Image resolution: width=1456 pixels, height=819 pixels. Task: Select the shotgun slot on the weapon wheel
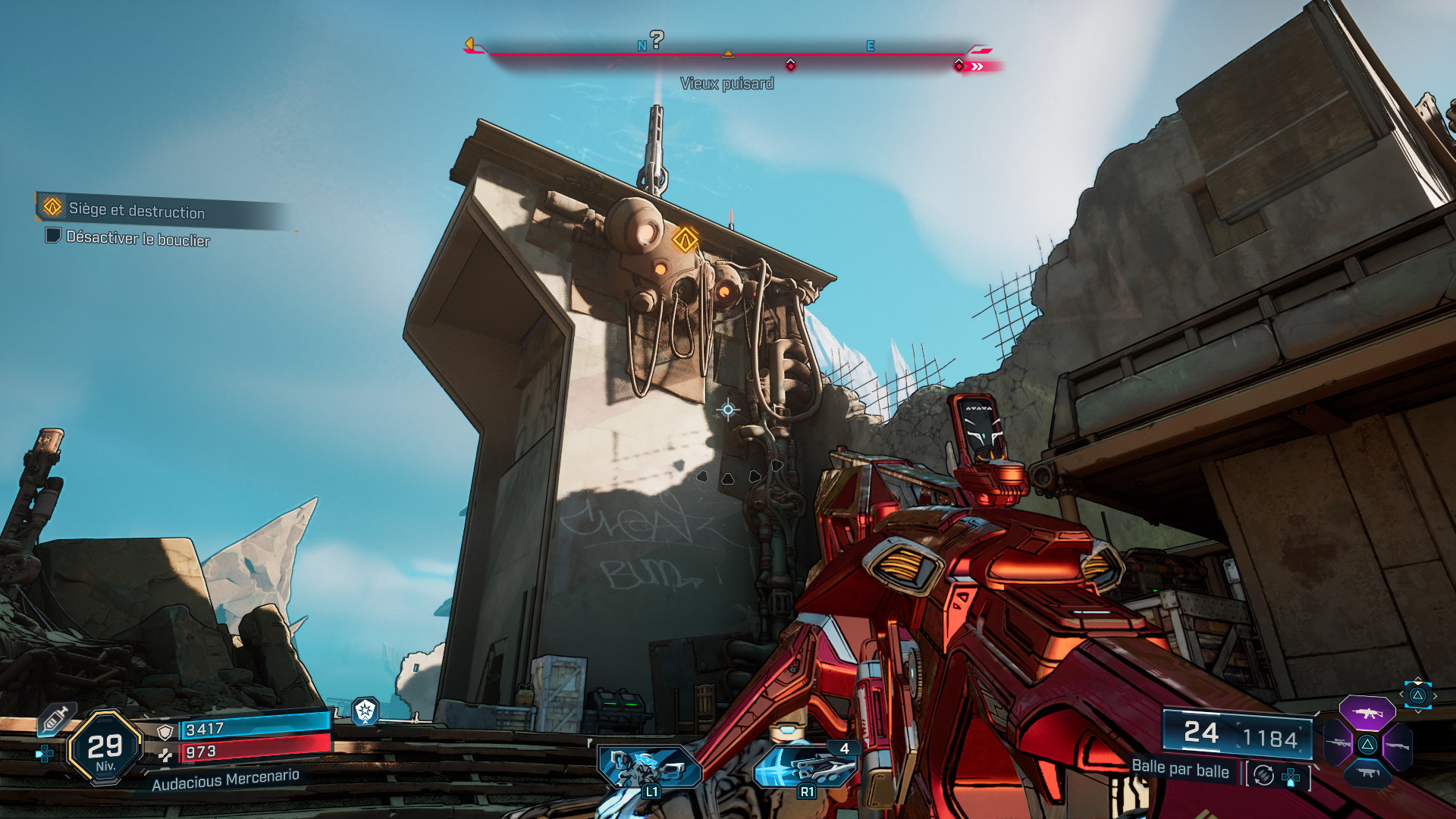click(1398, 745)
